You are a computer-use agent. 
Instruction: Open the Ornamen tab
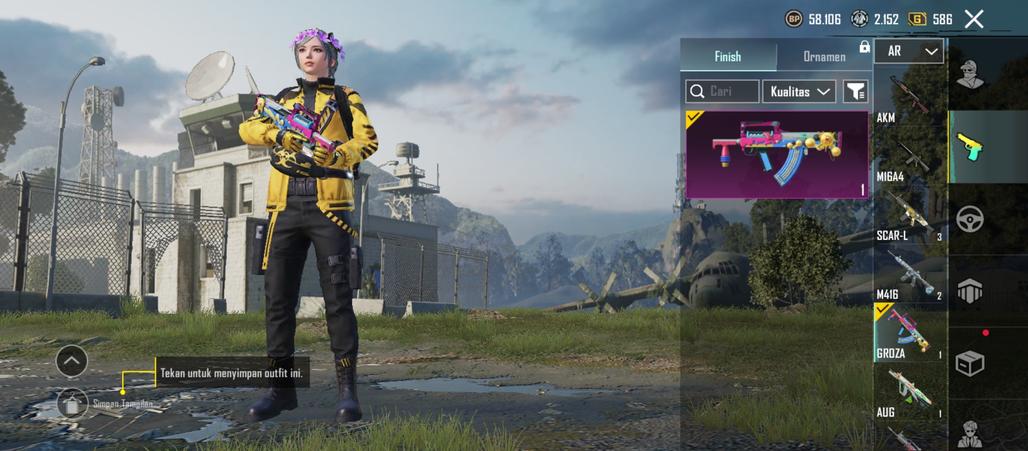point(824,57)
